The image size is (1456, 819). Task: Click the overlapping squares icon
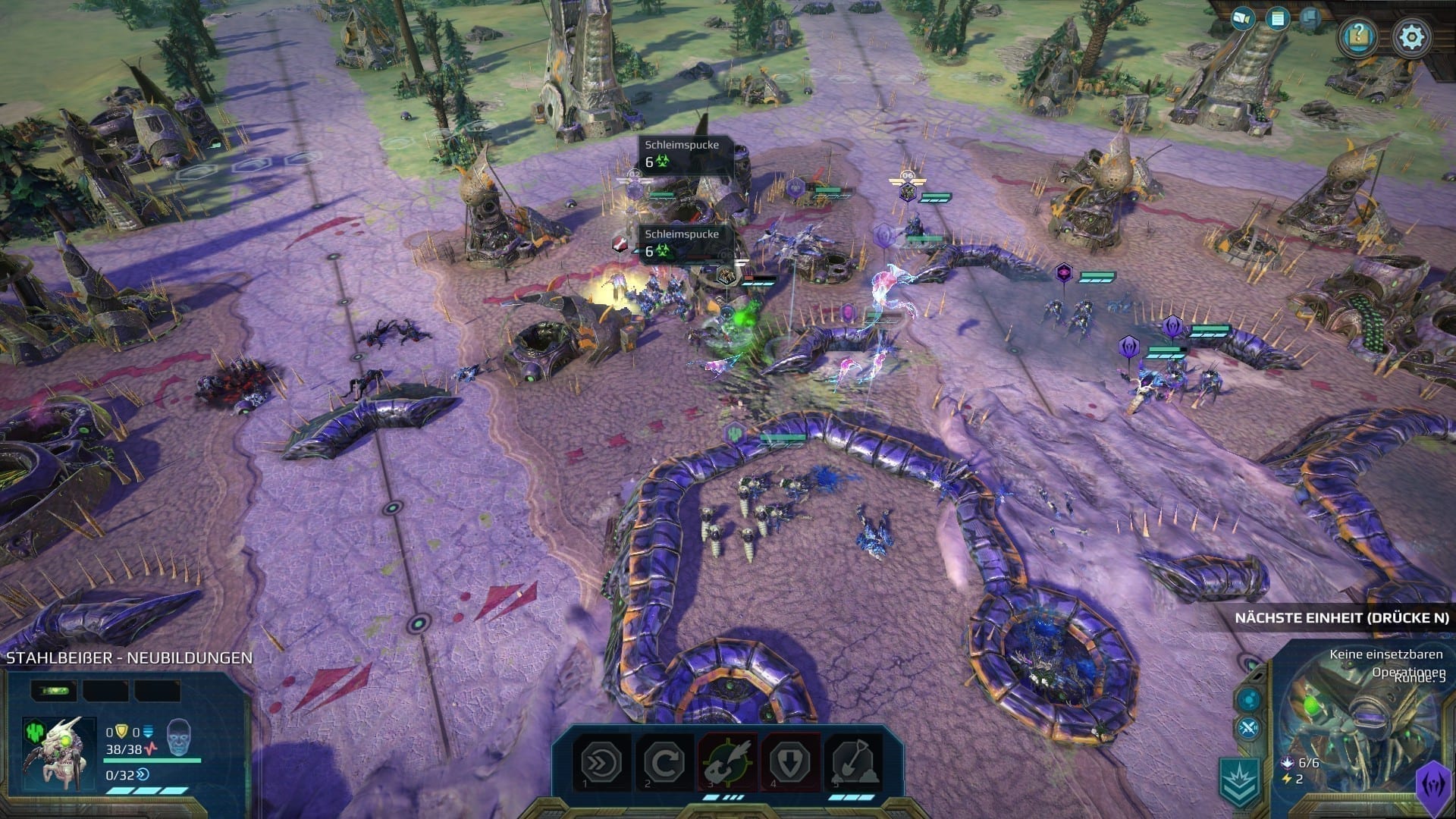pos(1312,17)
